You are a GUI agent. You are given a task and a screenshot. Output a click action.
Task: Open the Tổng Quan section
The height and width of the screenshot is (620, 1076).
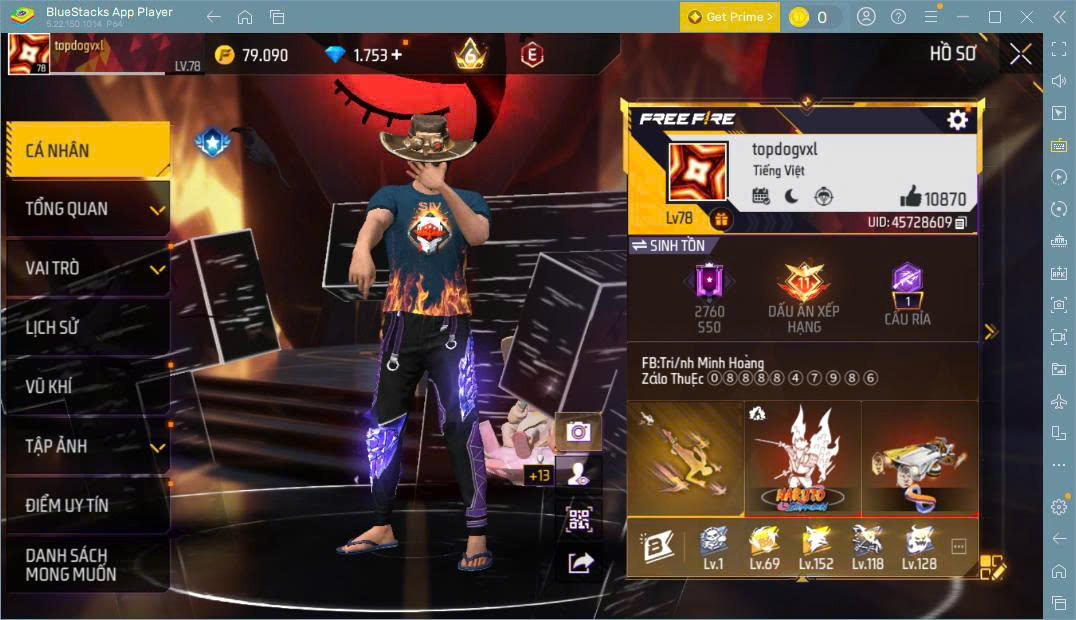tap(87, 209)
